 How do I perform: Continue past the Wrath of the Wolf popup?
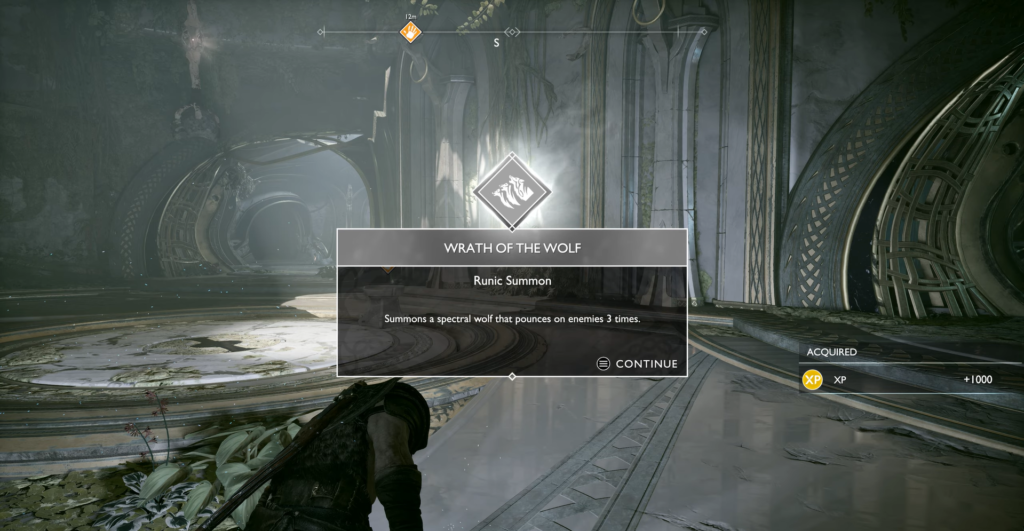coord(637,364)
